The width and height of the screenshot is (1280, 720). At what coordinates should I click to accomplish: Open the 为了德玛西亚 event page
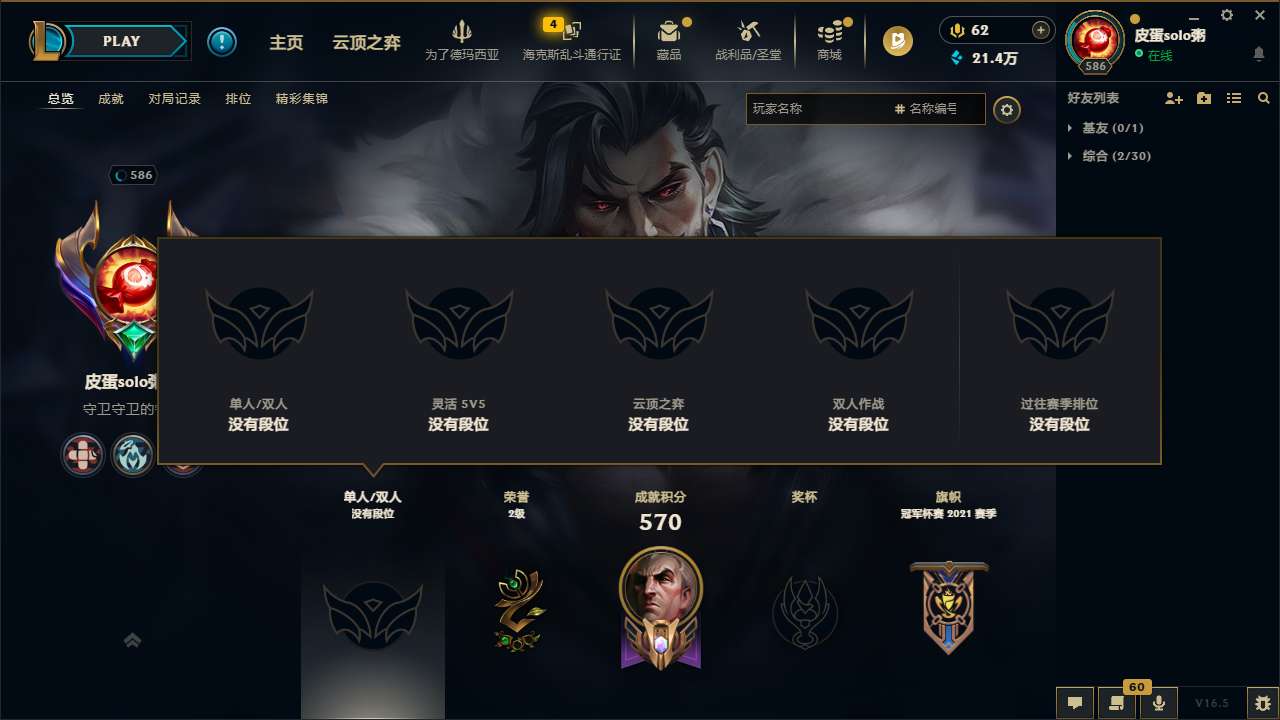(461, 41)
